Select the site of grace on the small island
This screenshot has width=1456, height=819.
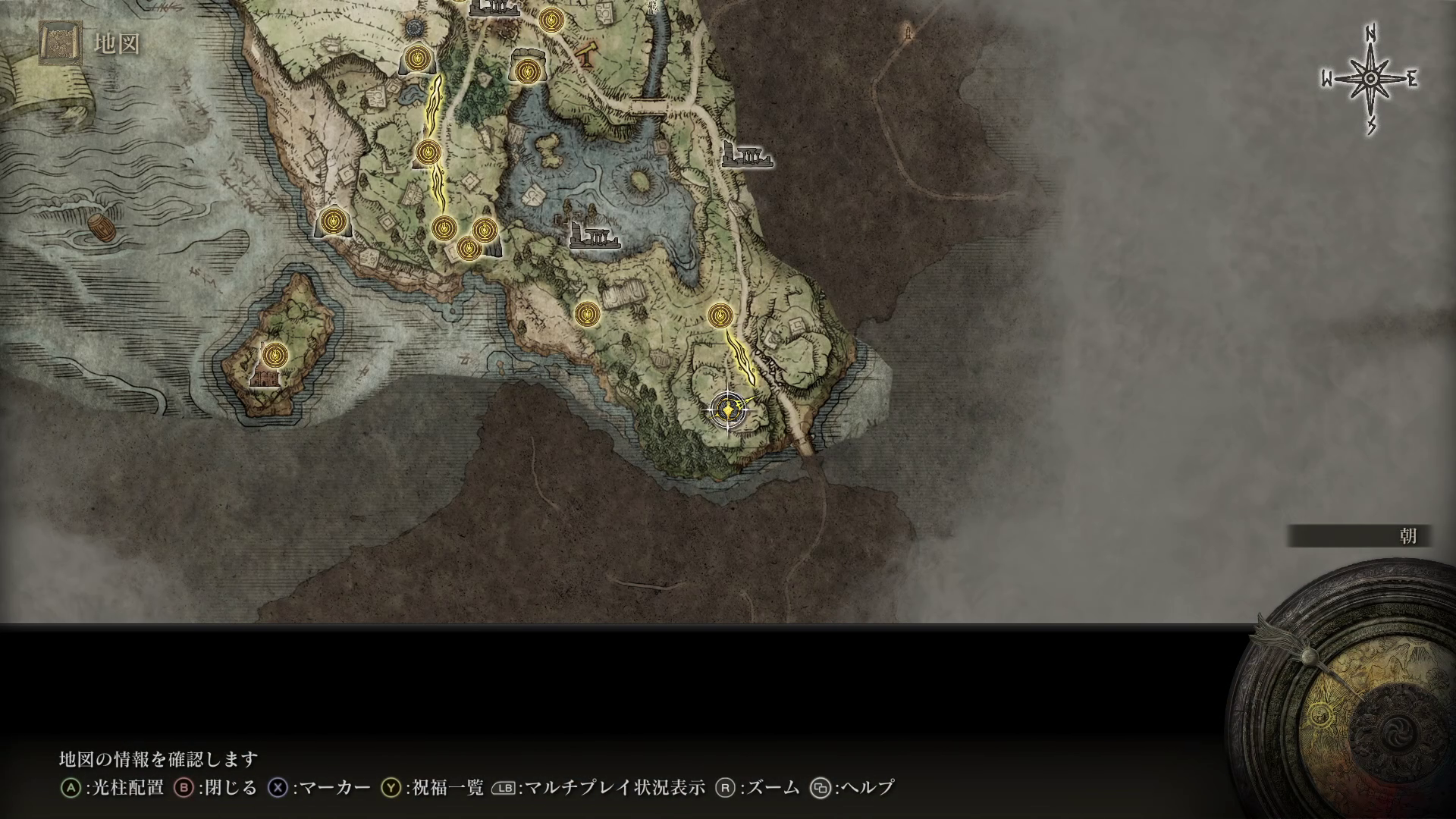tap(275, 353)
